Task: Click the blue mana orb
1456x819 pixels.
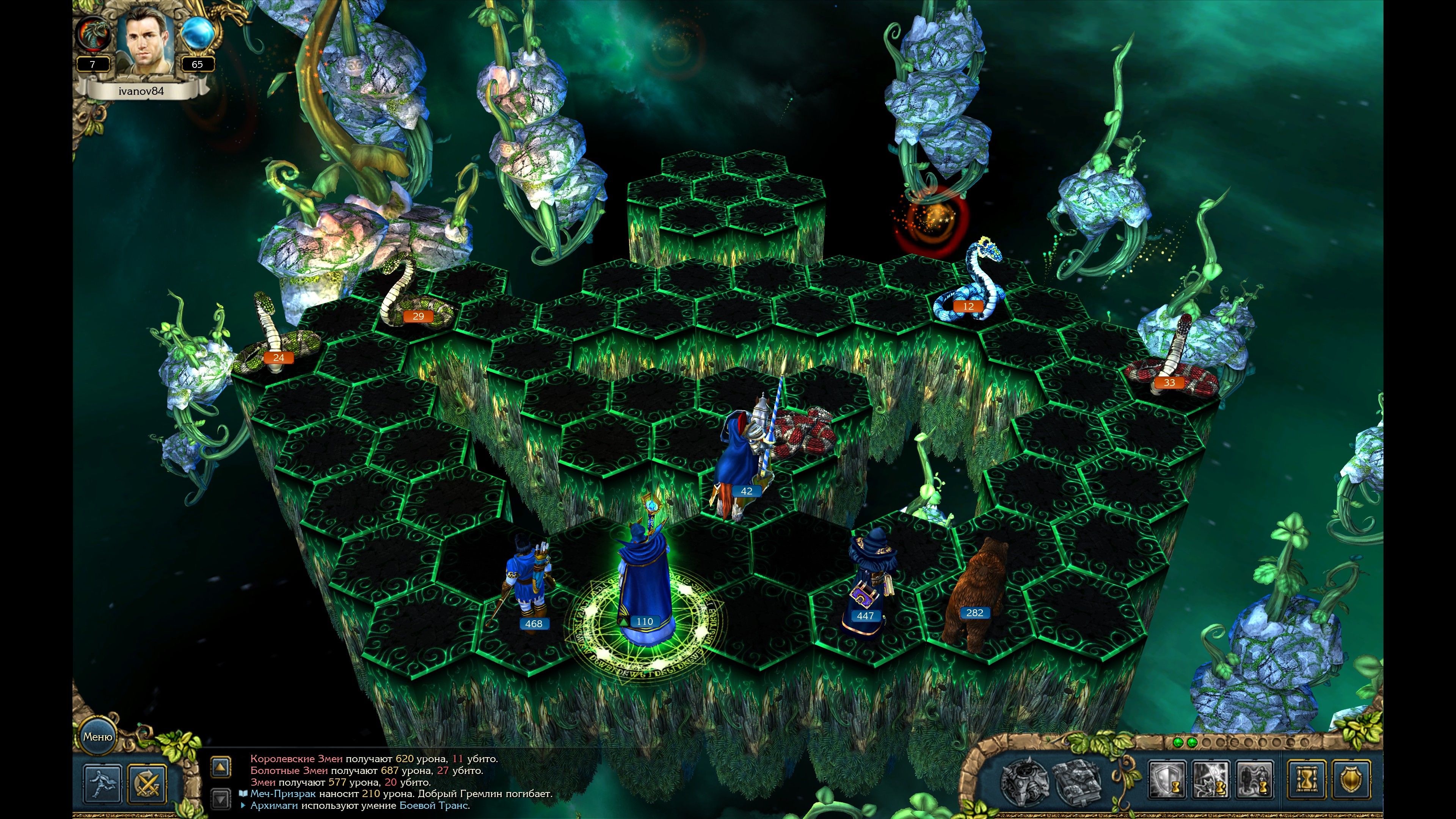Action: [x=197, y=34]
